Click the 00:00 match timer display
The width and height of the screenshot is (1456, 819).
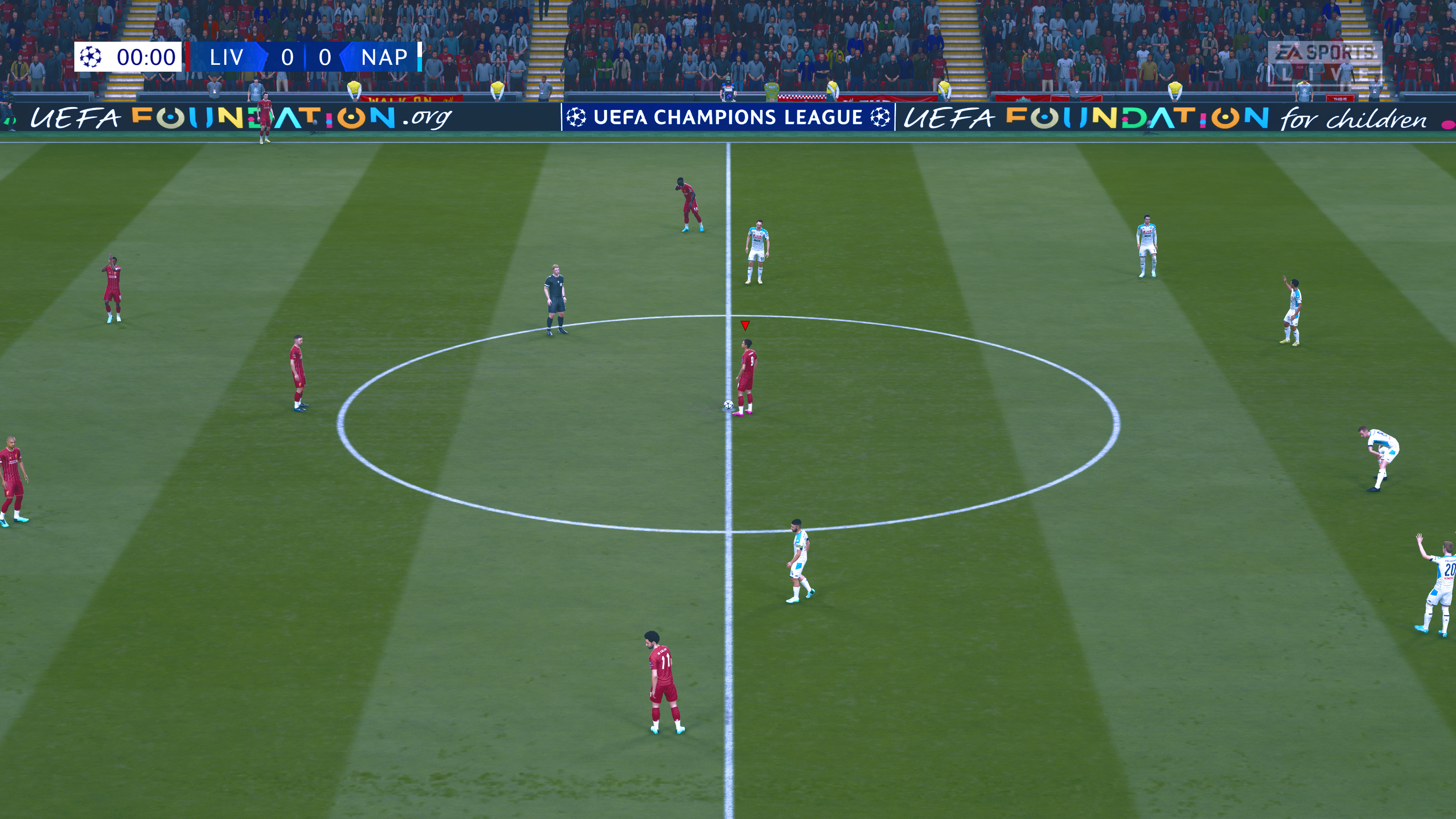tap(146, 58)
